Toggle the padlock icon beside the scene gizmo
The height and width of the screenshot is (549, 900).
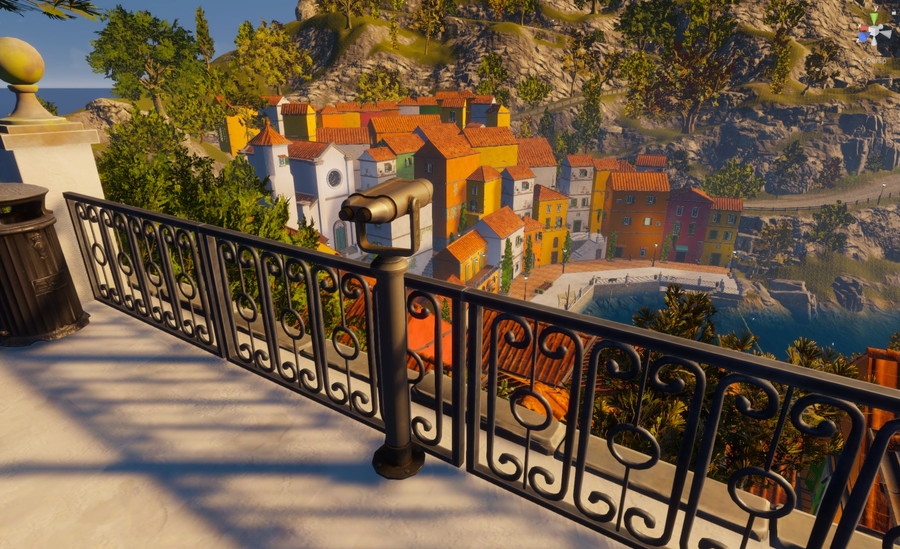(894, 12)
